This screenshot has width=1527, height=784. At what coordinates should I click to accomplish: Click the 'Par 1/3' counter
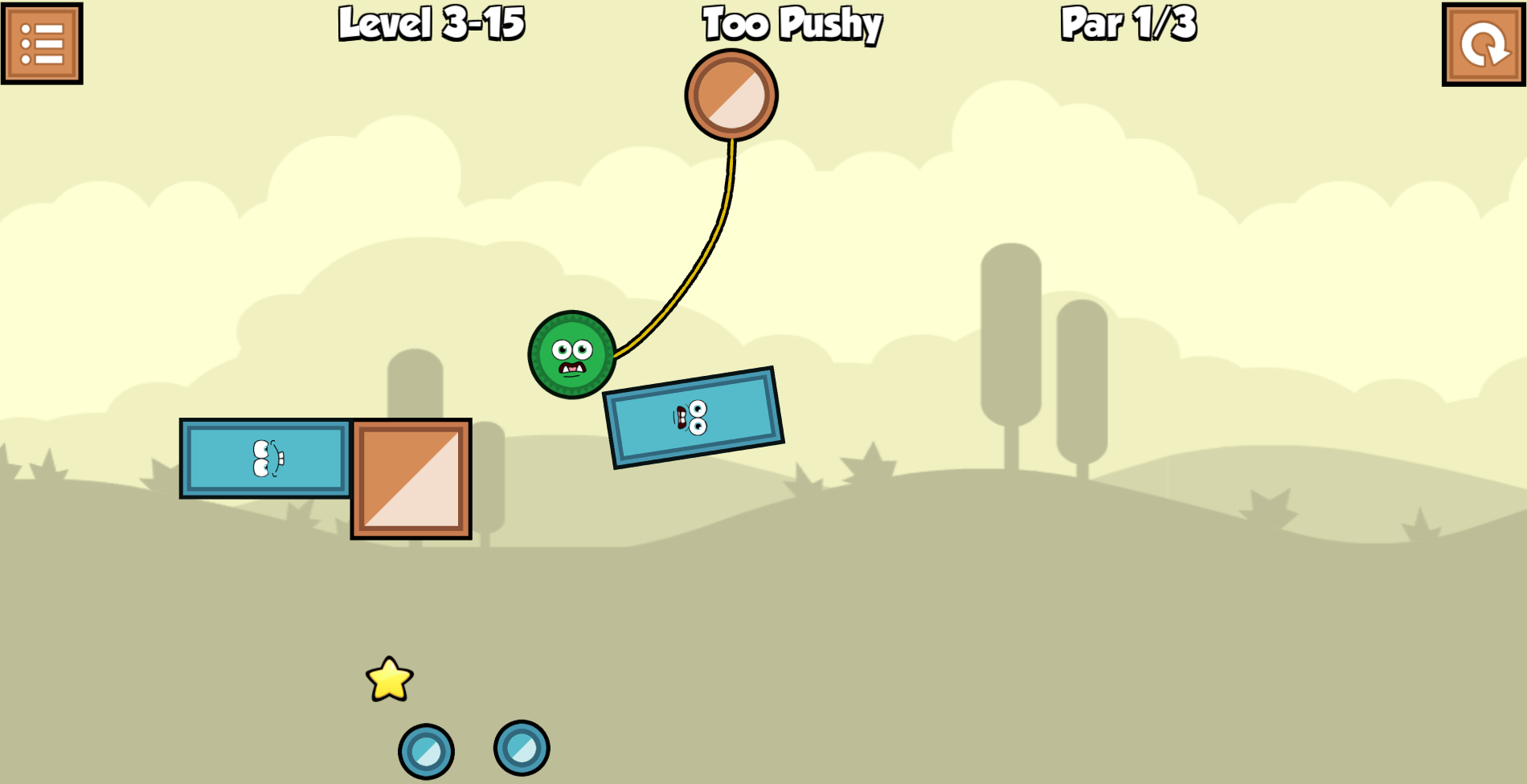(1128, 24)
